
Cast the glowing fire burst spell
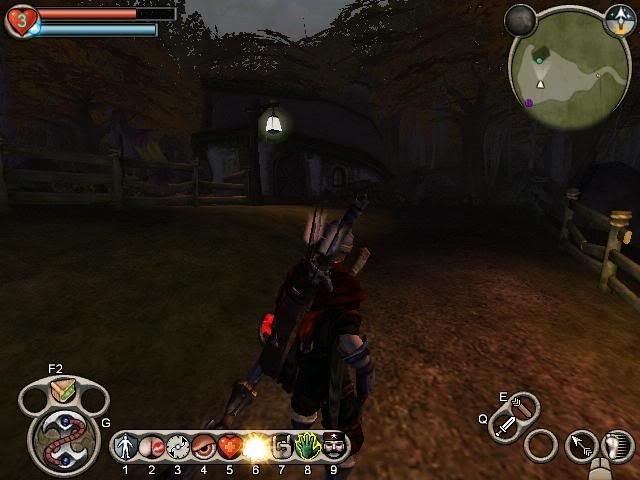(256, 446)
